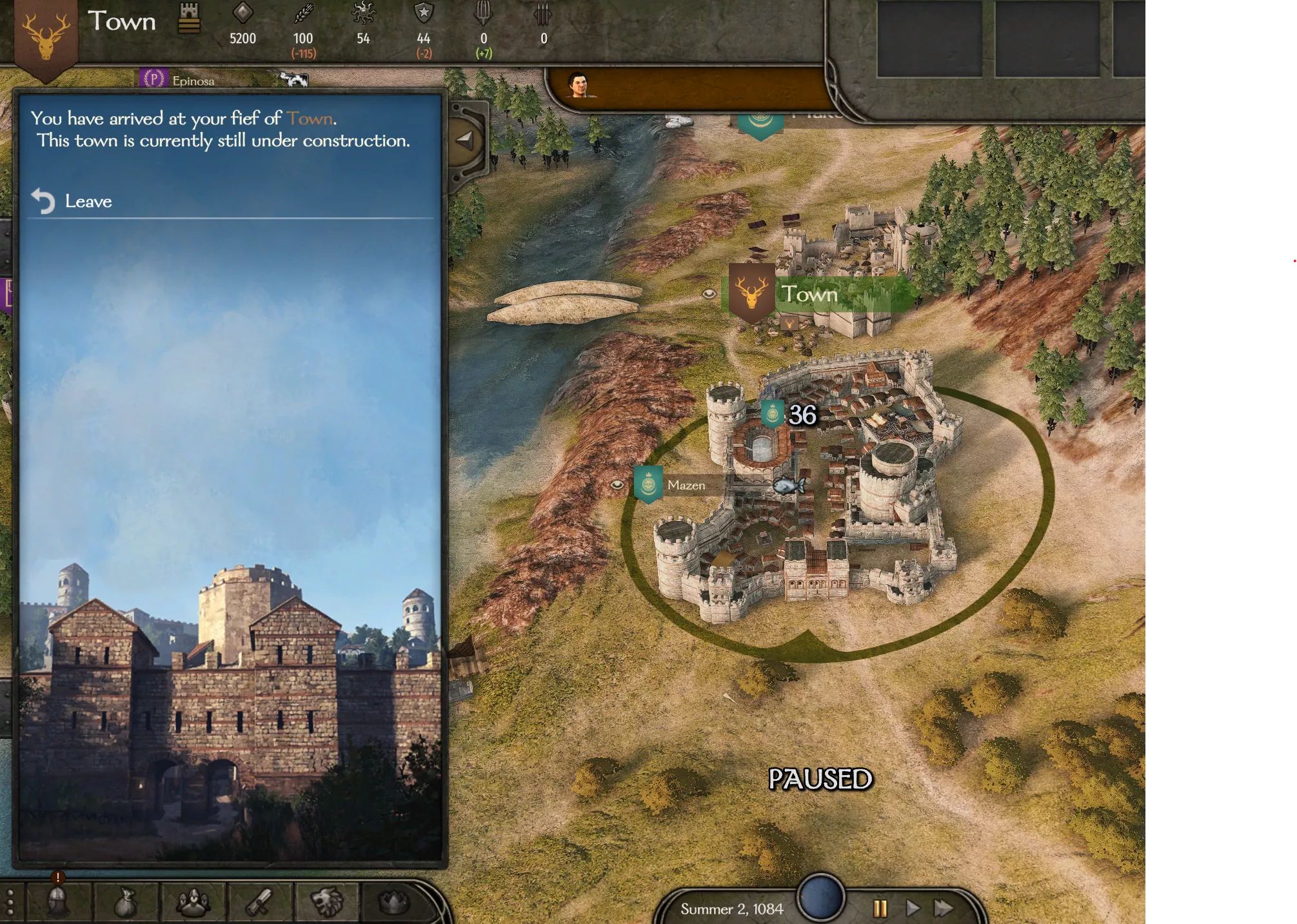Expand the three-dot menu in bottom bar

point(10,901)
